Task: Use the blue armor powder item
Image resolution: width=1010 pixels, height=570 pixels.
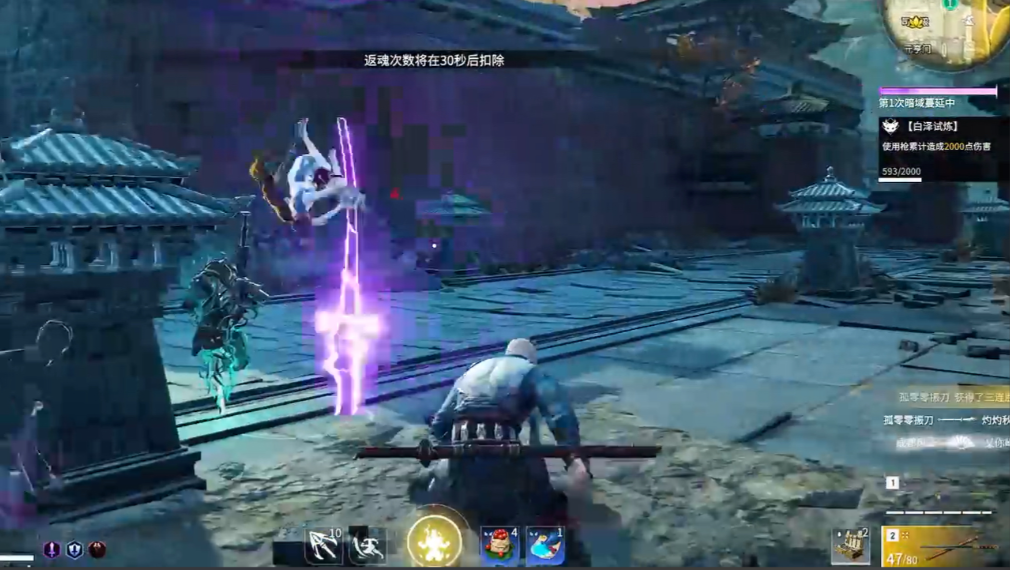Action: coord(545,546)
